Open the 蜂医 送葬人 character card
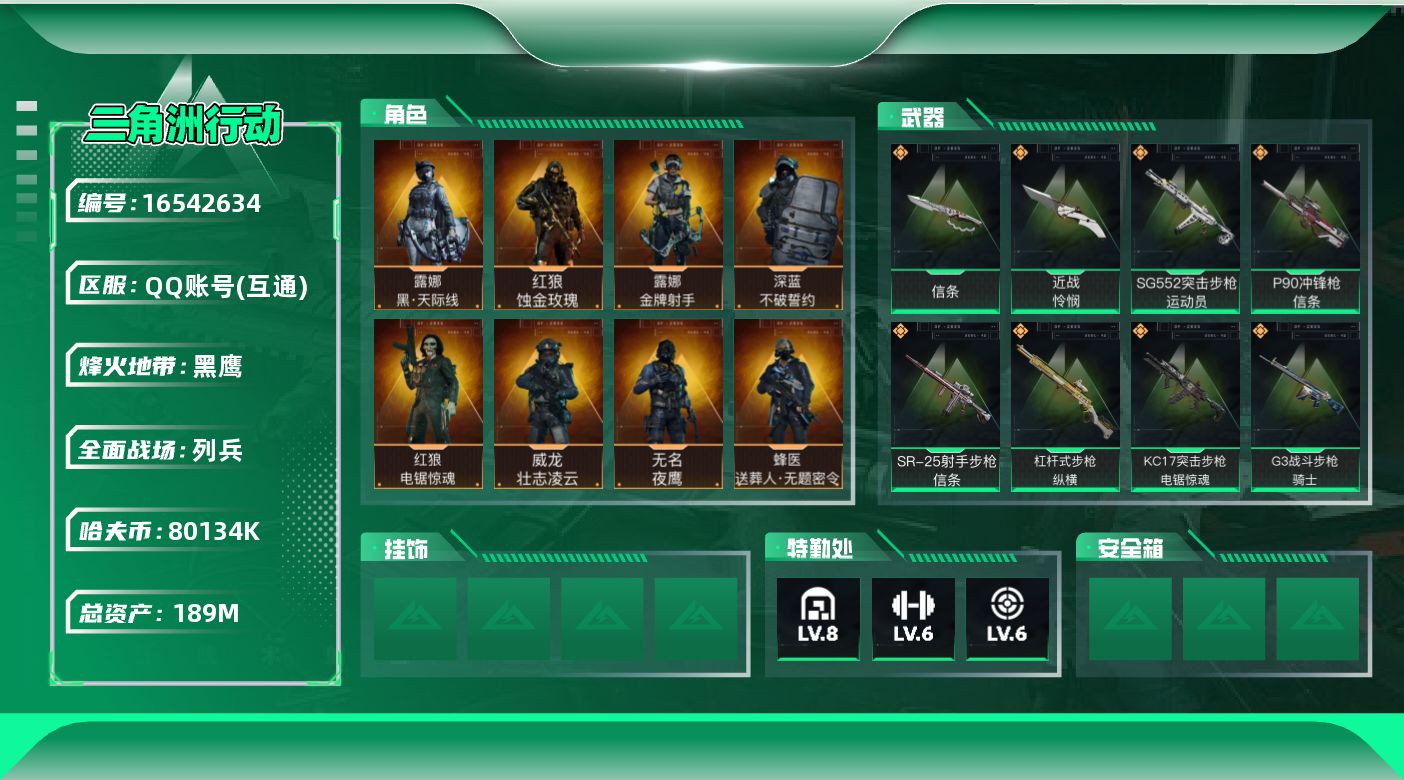The height and width of the screenshot is (780, 1404). [x=788, y=404]
